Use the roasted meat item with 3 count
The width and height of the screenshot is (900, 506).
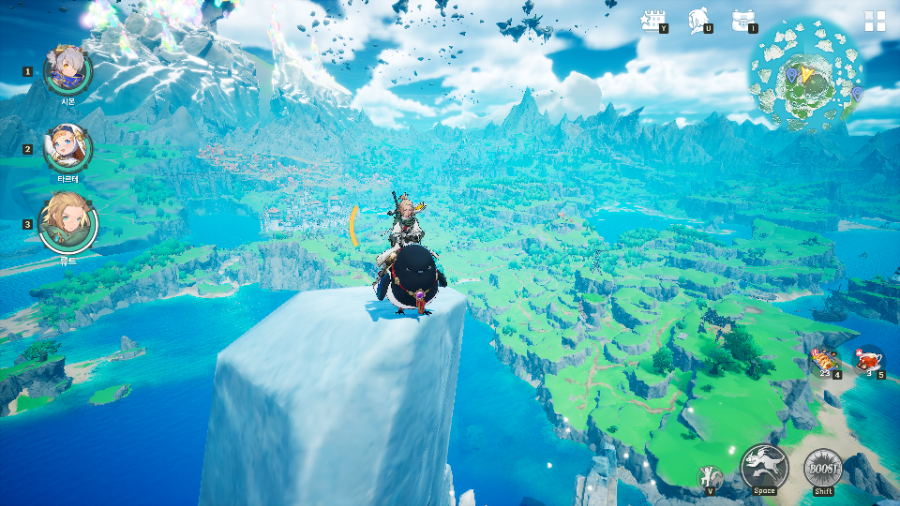click(x=869, y=358)
